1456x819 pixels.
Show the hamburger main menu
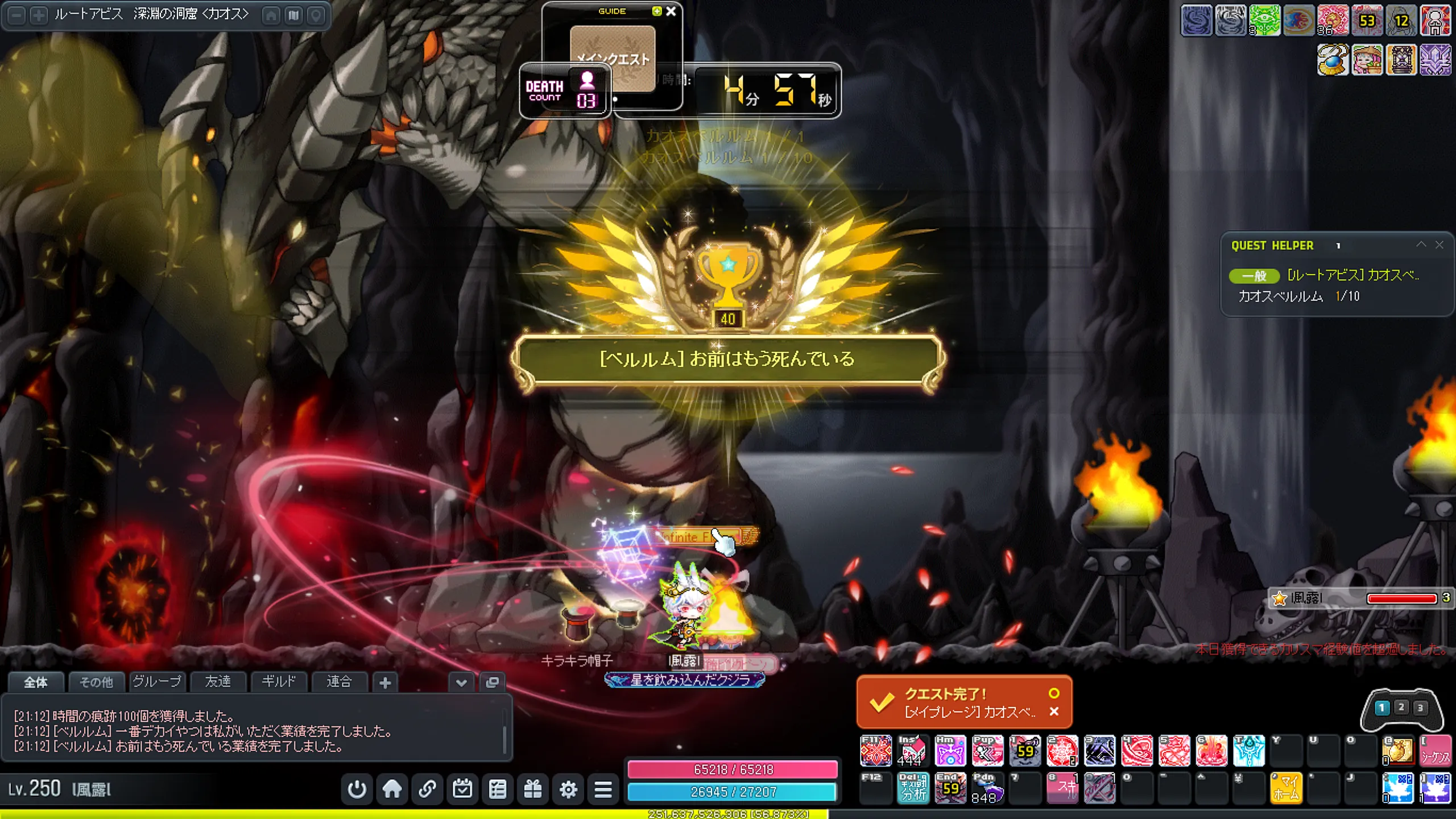coord(603,789)
